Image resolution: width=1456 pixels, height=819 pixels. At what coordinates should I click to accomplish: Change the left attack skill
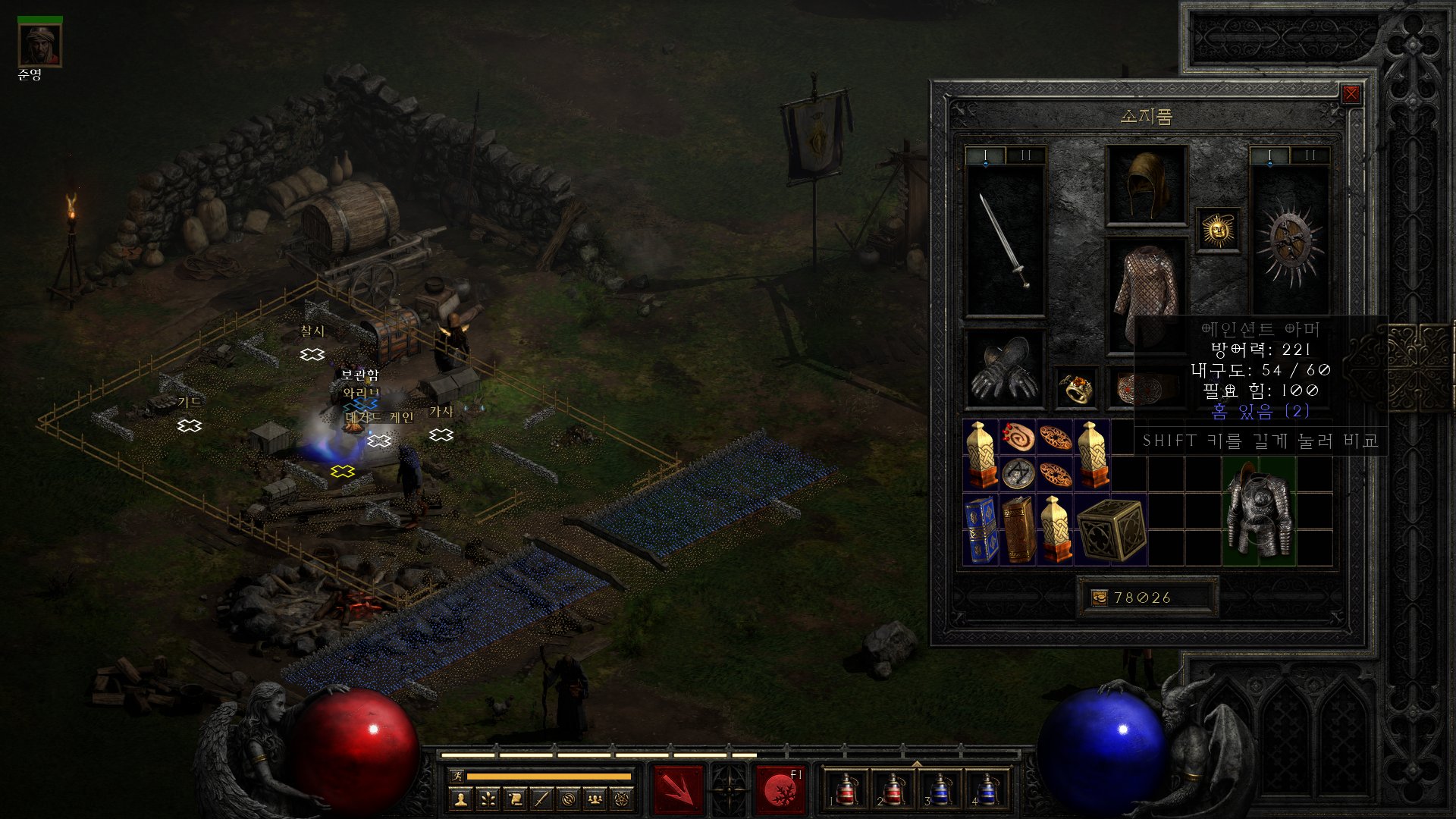(679, 790)
